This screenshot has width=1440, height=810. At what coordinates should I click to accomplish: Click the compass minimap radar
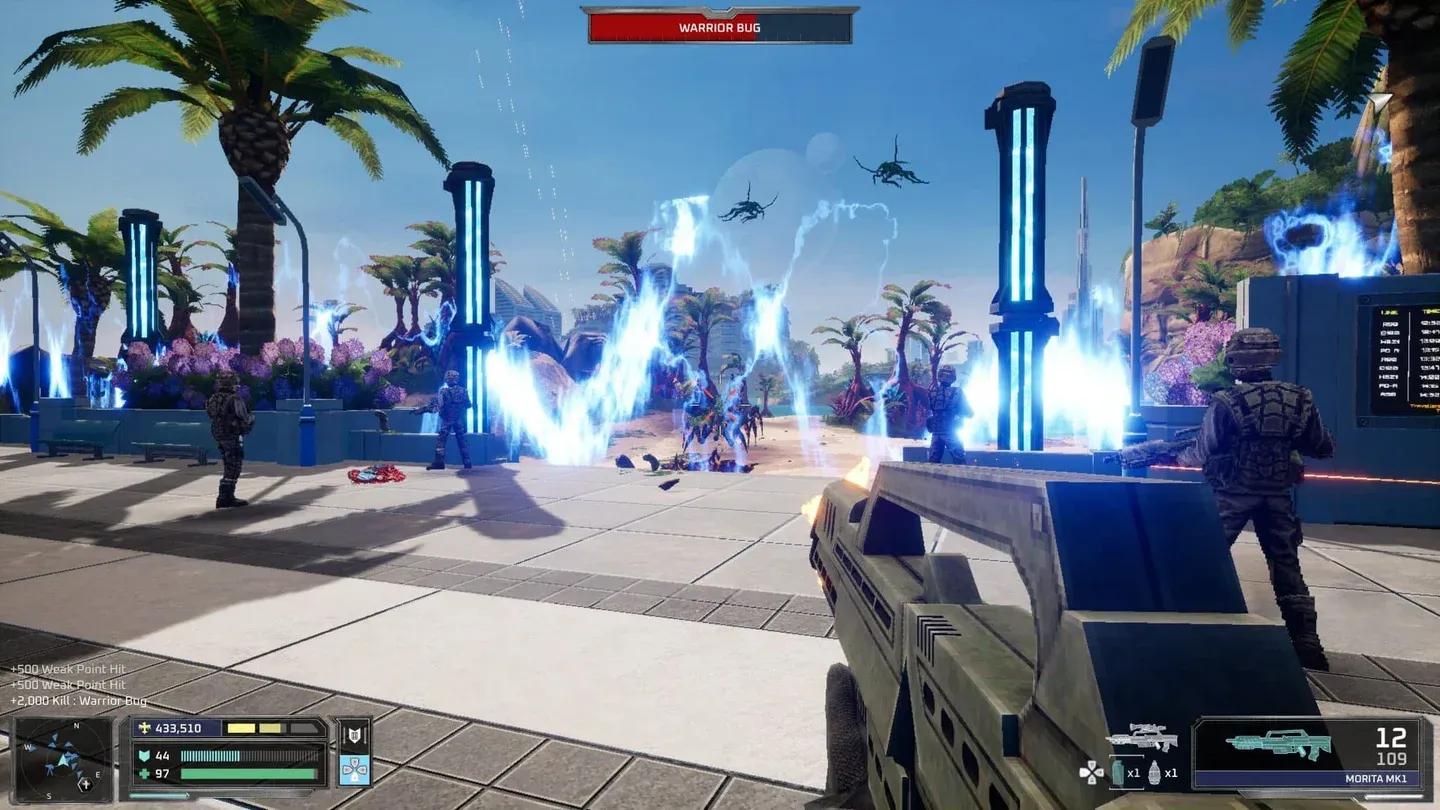tap(63, 759)
